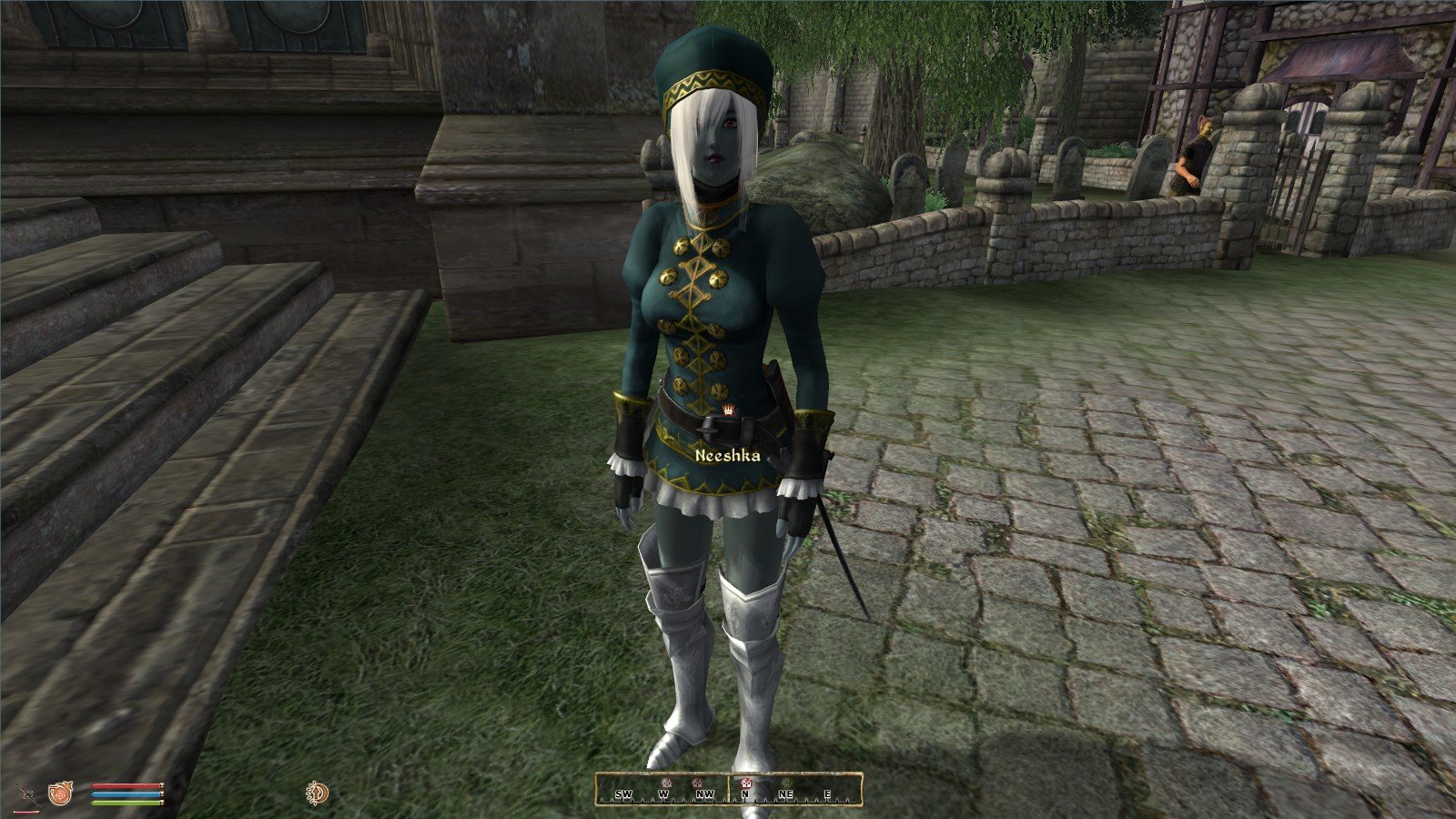Click the blue magicka bar
The image size is (1456, 819).
(125, 794)
